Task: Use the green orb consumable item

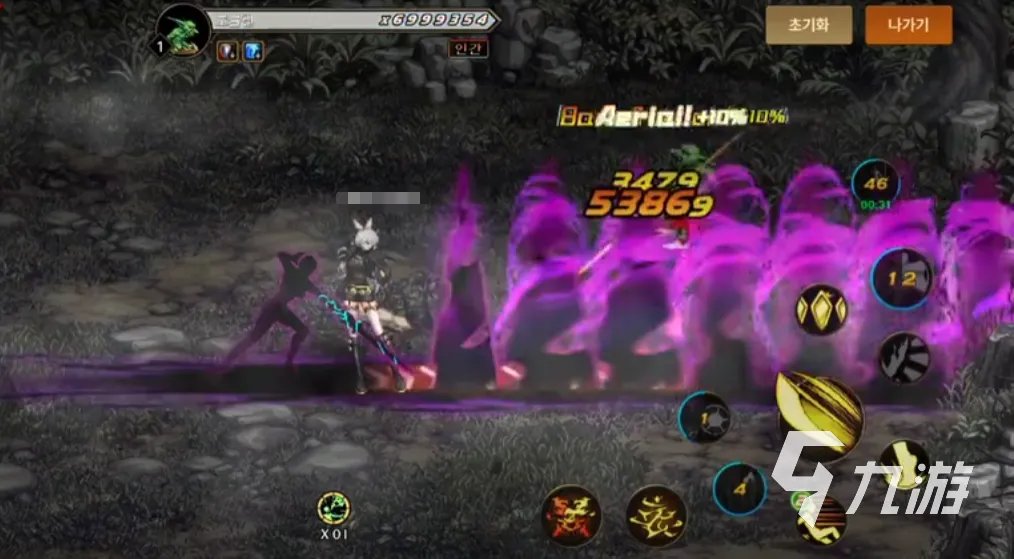Action: click(x=334, y=509)
